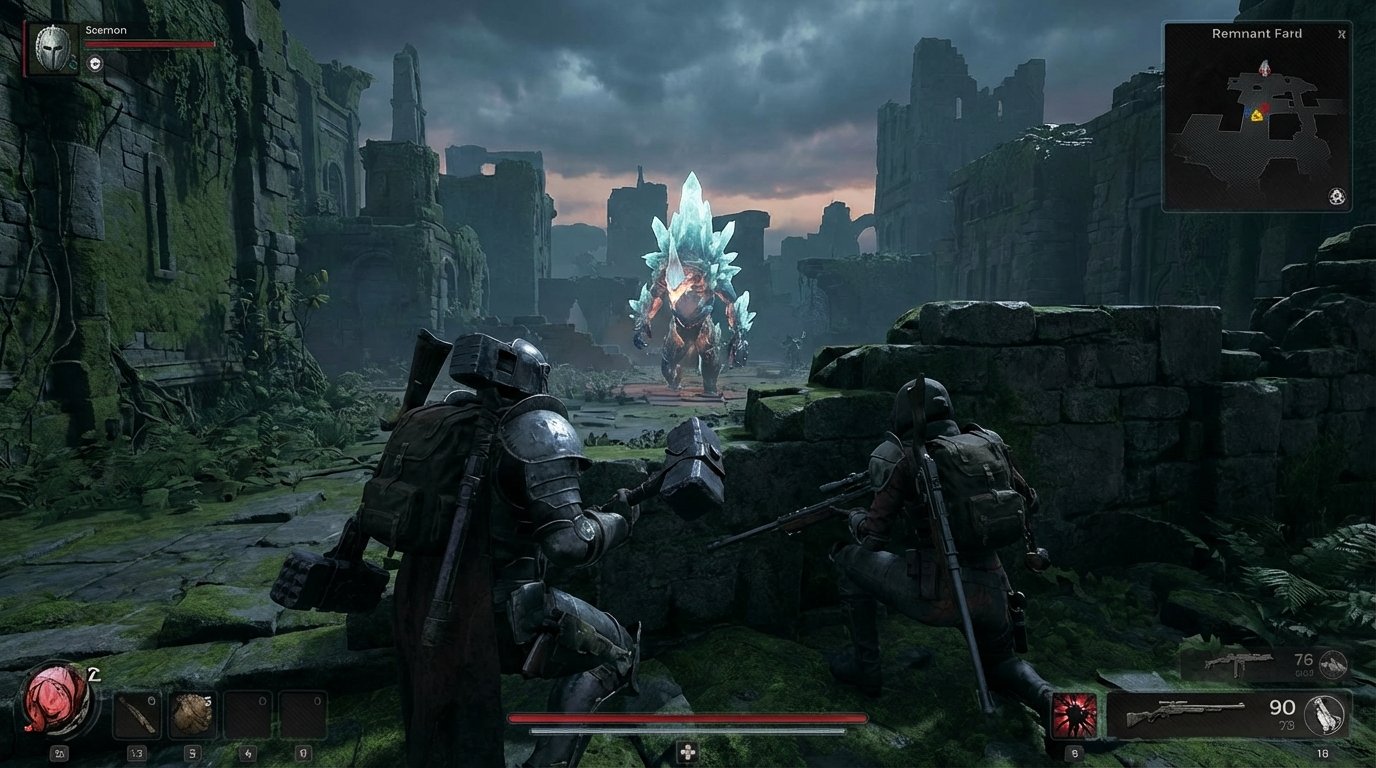Click the white objective marker on the minimap
1376x768 pixels.
[1265, 68]
